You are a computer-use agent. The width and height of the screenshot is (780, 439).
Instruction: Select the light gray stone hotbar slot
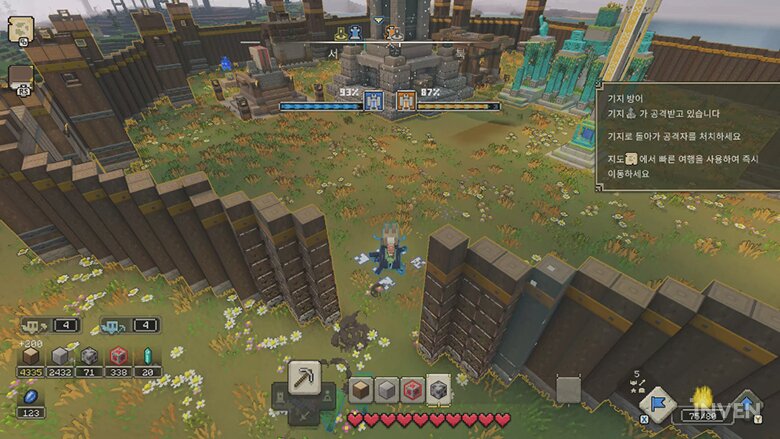386,390
